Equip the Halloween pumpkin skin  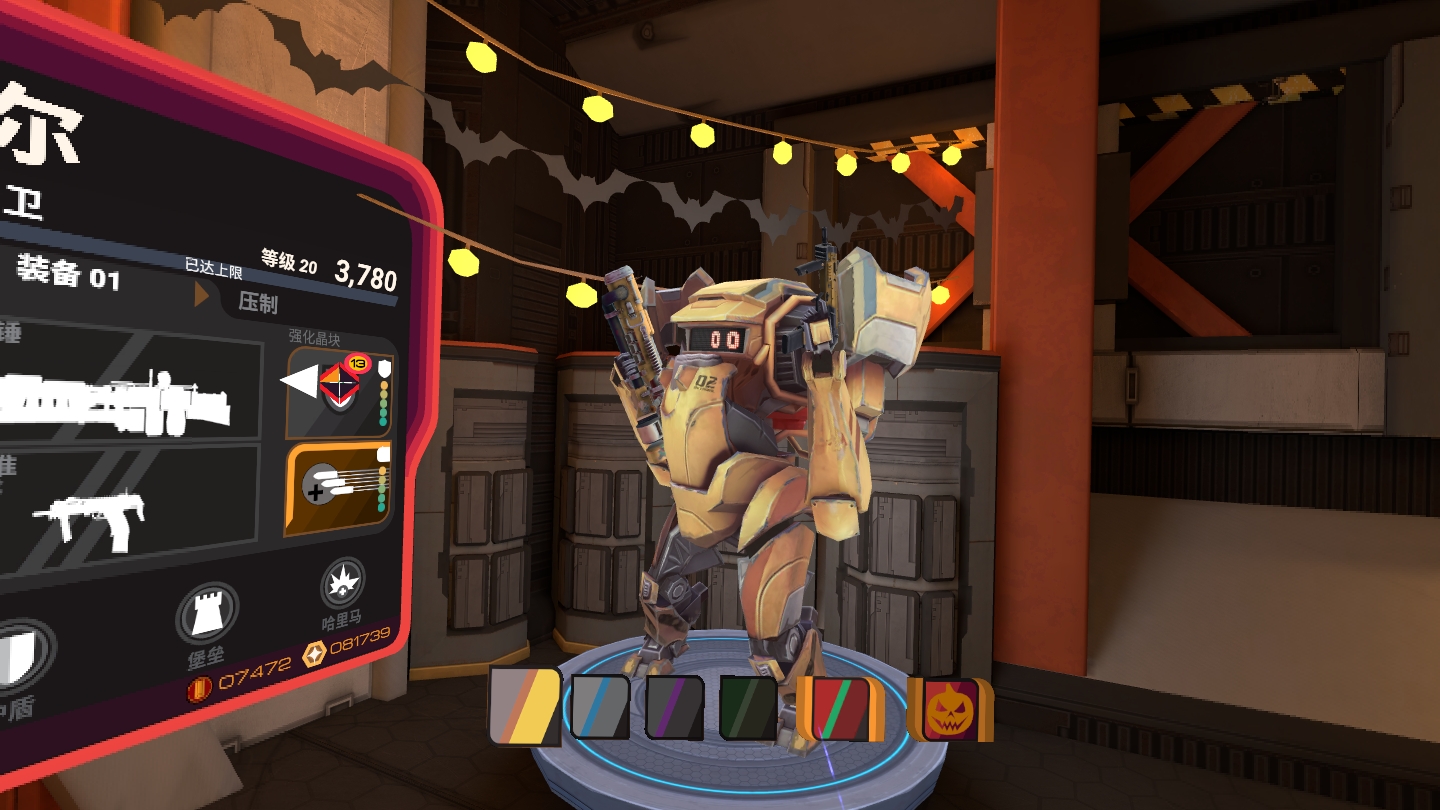[x=949, y=709]
